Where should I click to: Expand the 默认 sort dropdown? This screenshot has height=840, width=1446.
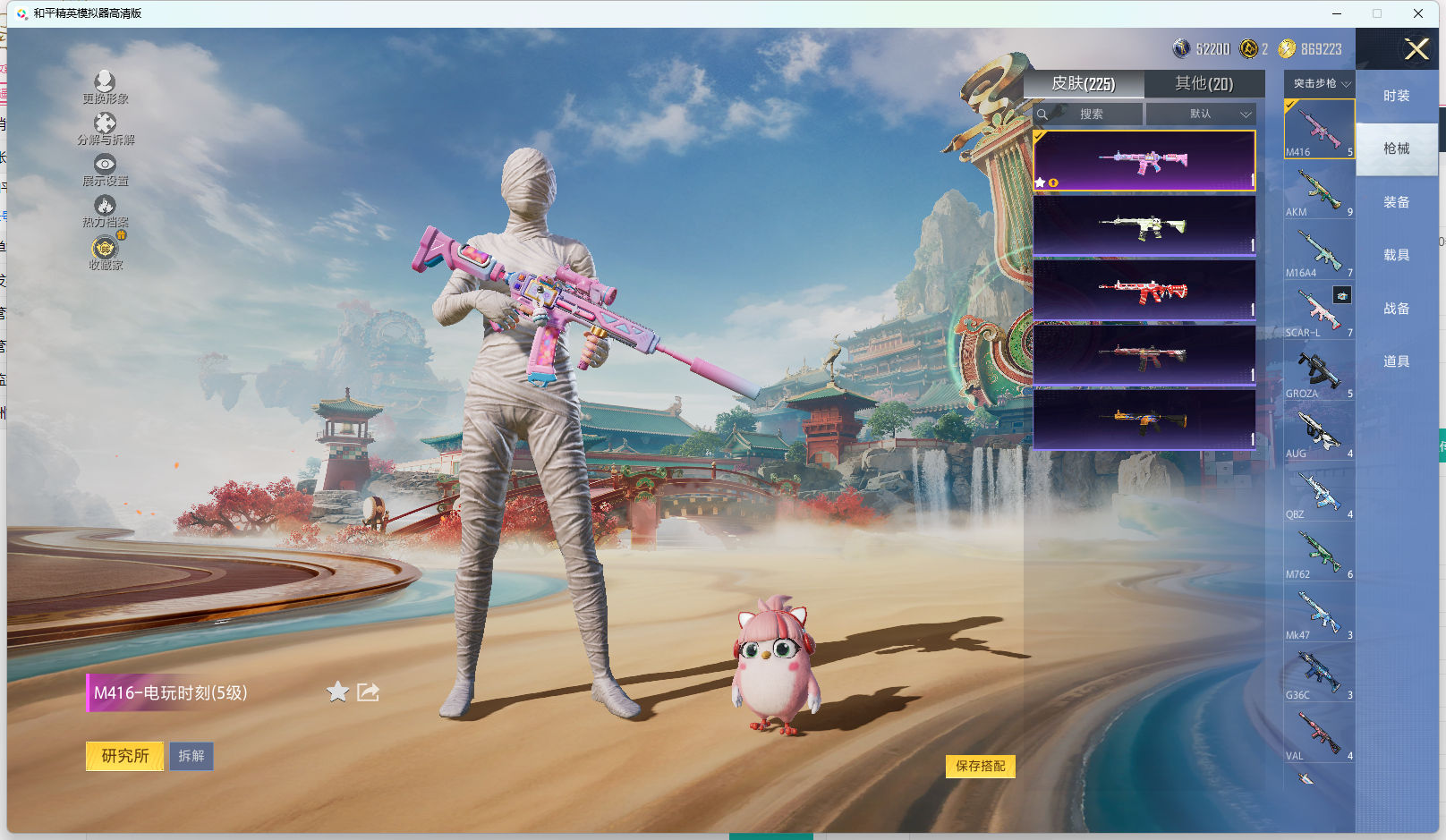tap(1202, 115)
